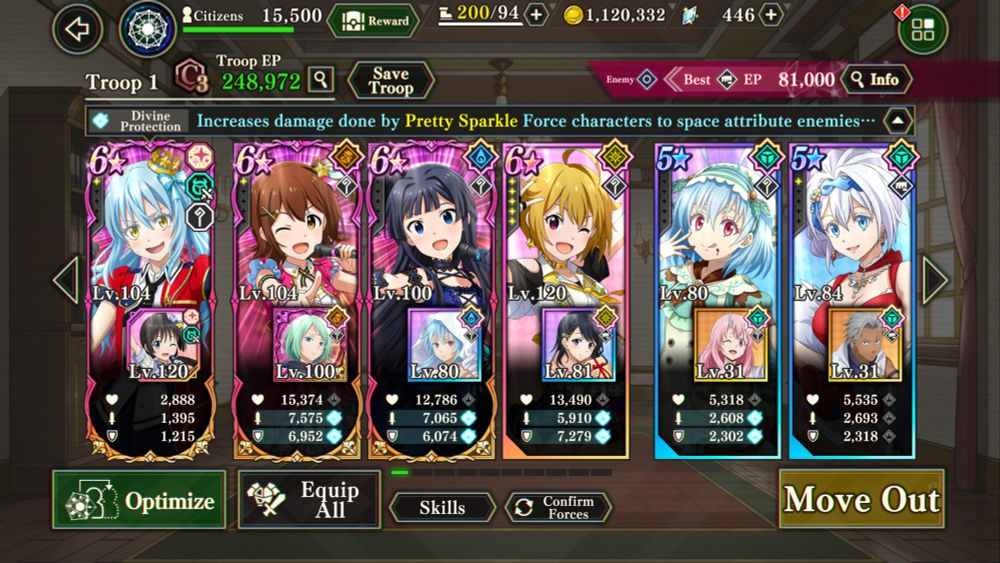This screenshot has width=1000, height=563.
Task: Save the current troop
Action: coord(390,81)
